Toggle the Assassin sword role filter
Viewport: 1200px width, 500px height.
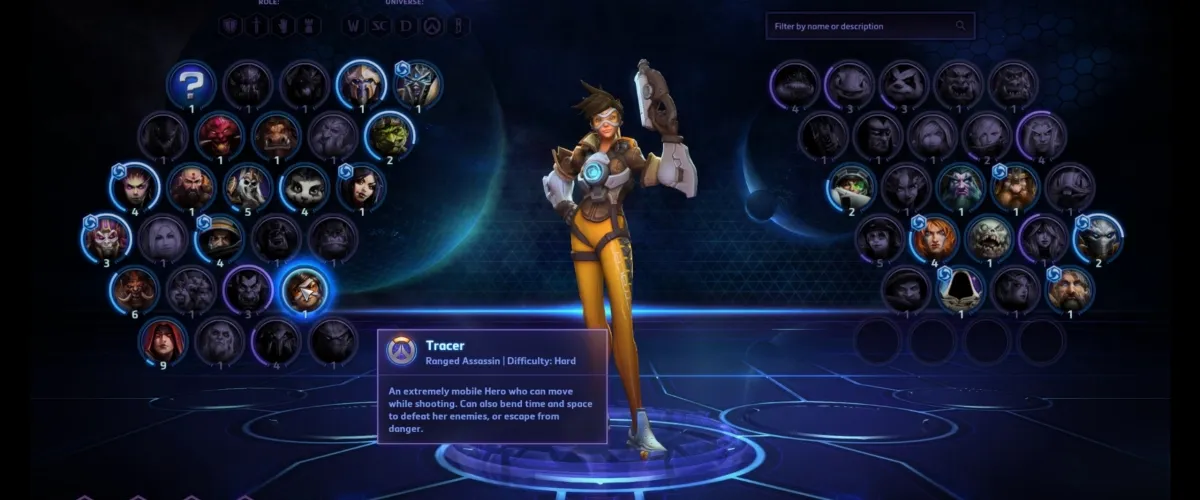(257, 26)
